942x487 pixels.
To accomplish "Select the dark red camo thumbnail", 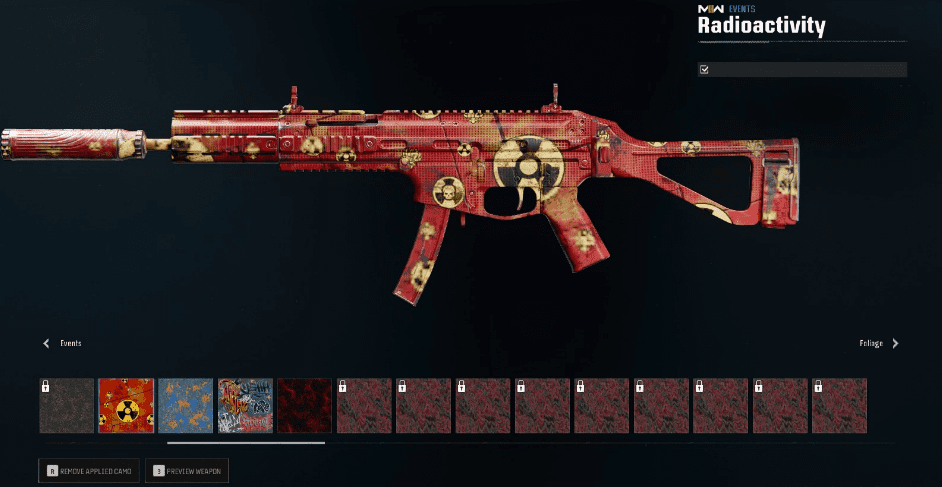I will [304, 405].
